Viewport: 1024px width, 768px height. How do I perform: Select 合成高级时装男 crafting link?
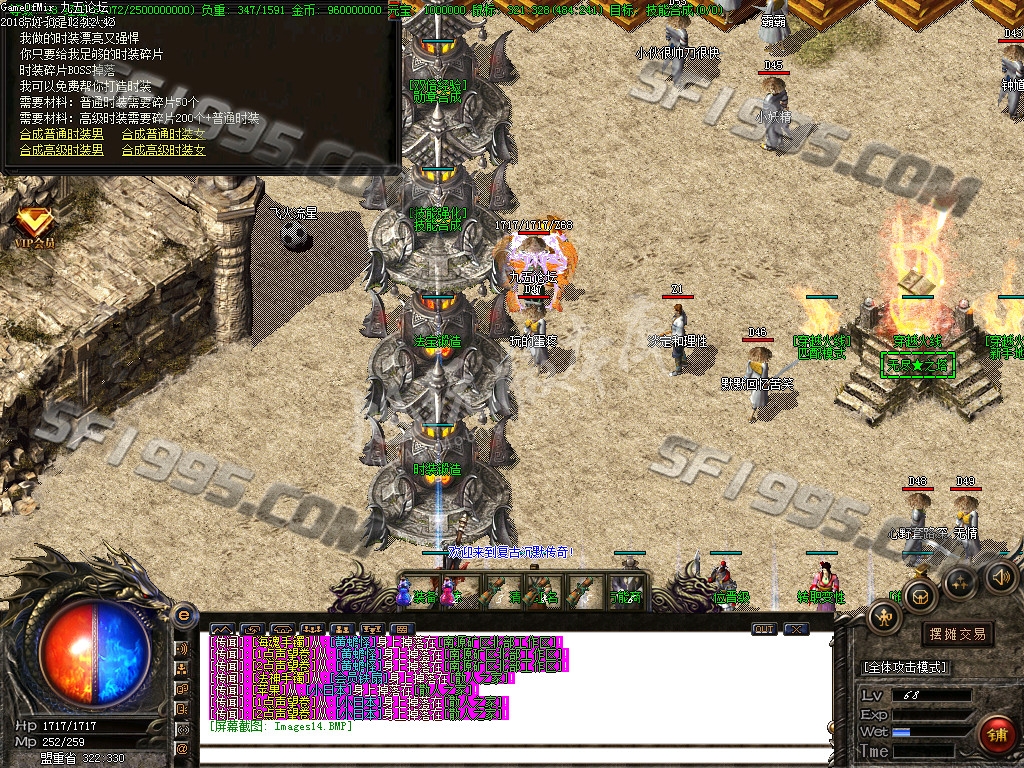tap(61, 150)
